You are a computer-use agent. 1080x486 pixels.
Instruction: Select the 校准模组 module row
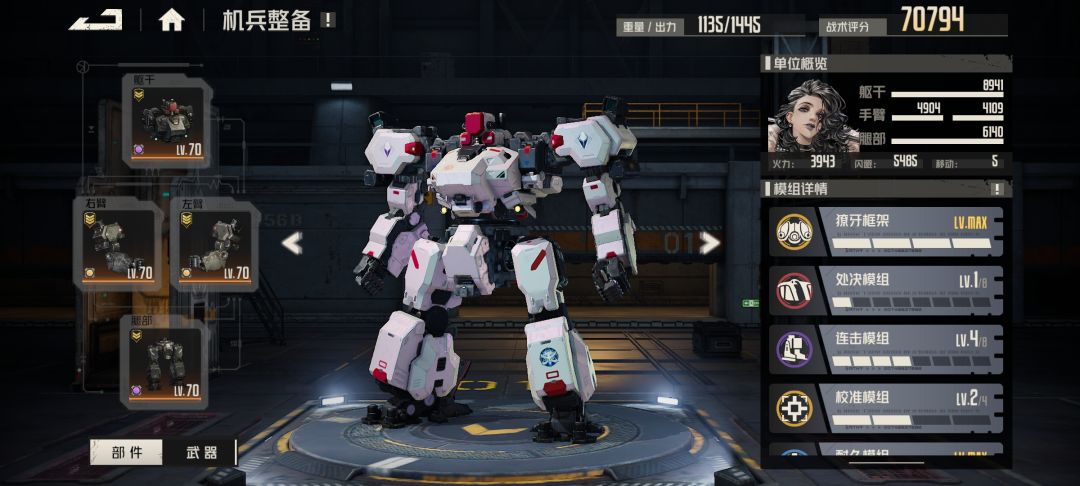coord(885,406)
